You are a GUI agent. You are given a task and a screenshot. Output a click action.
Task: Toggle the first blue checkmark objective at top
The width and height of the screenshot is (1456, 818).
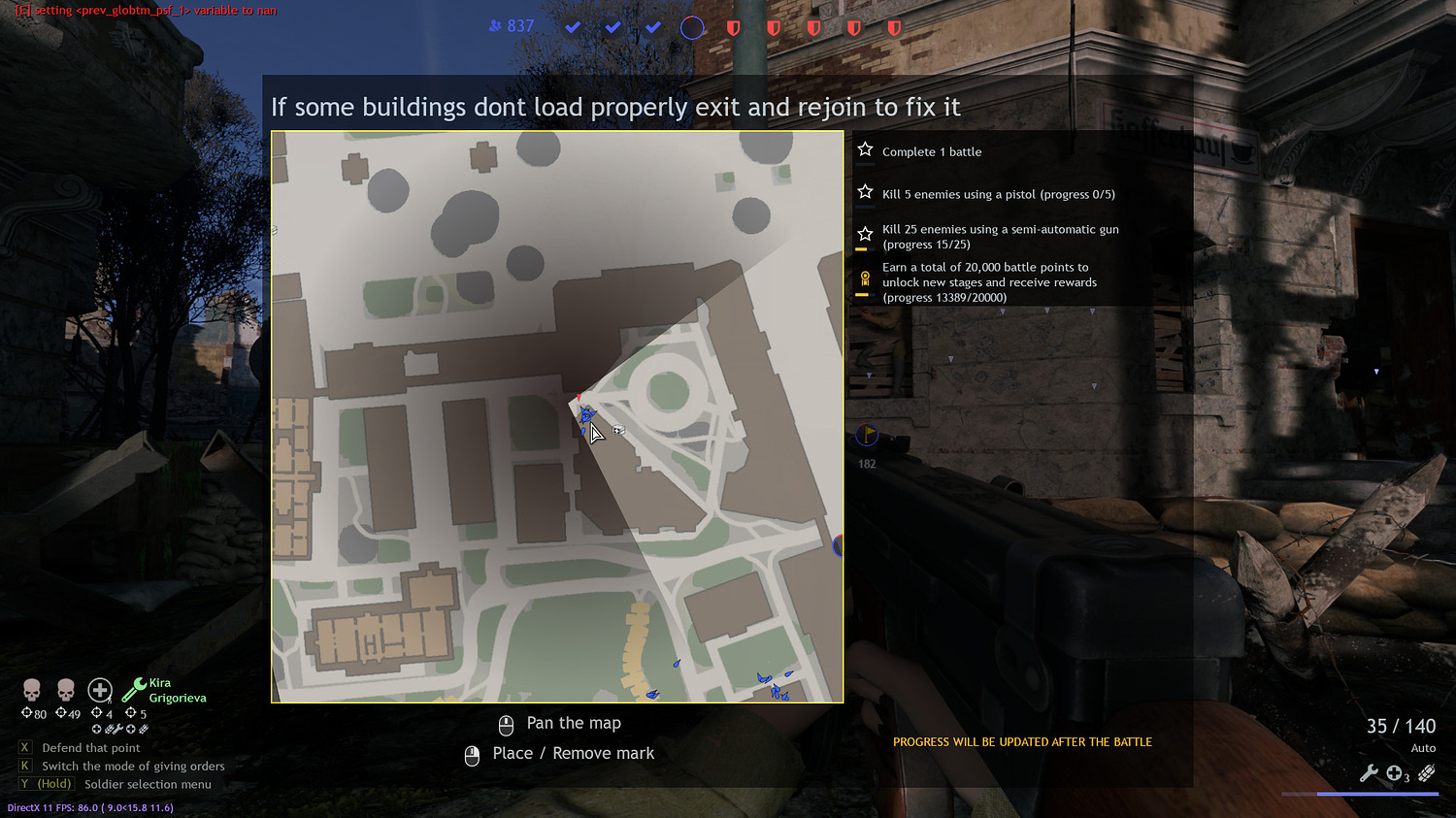[572, 27]
